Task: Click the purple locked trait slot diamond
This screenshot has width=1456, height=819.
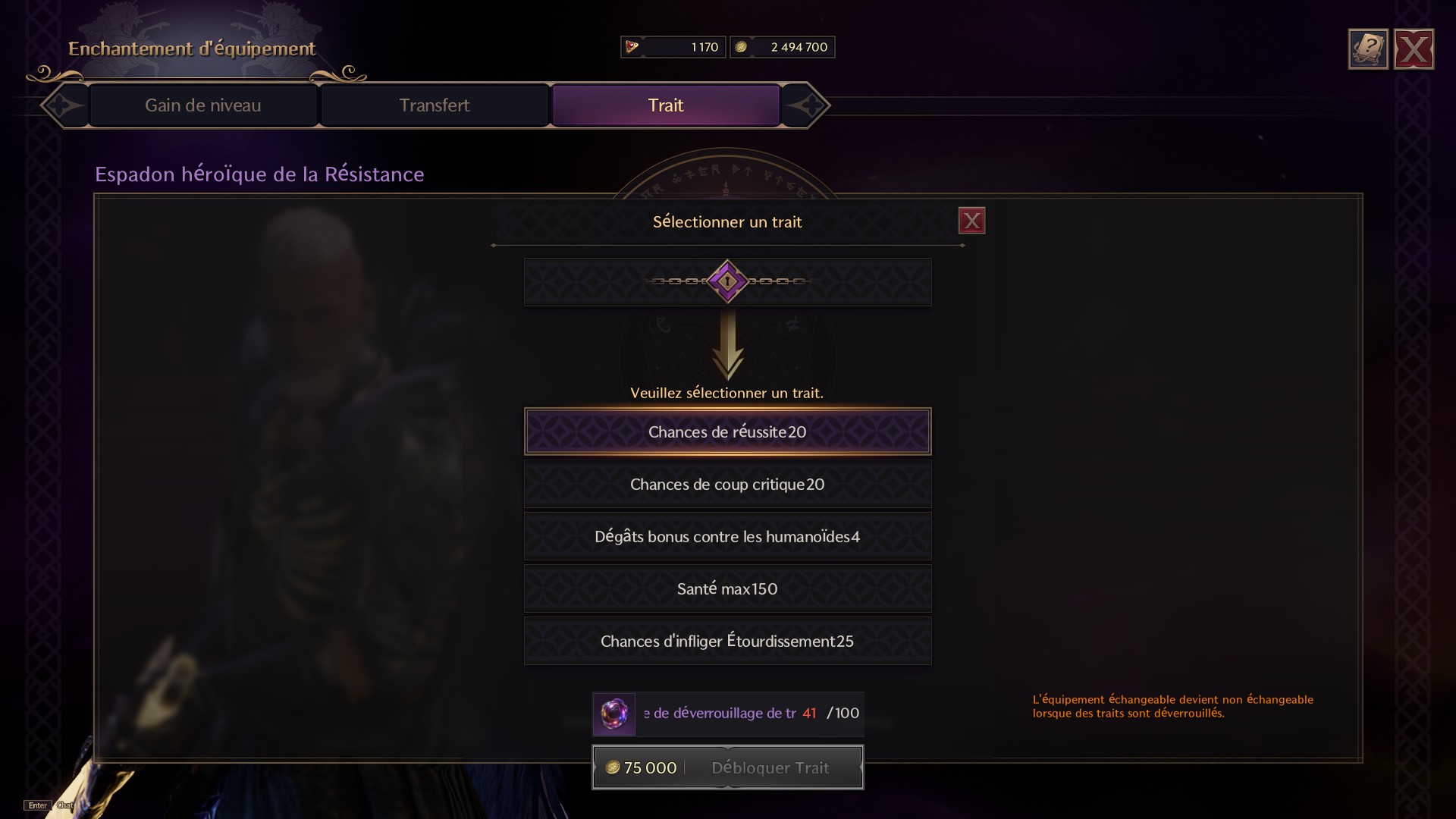Action: pos(726,281)
